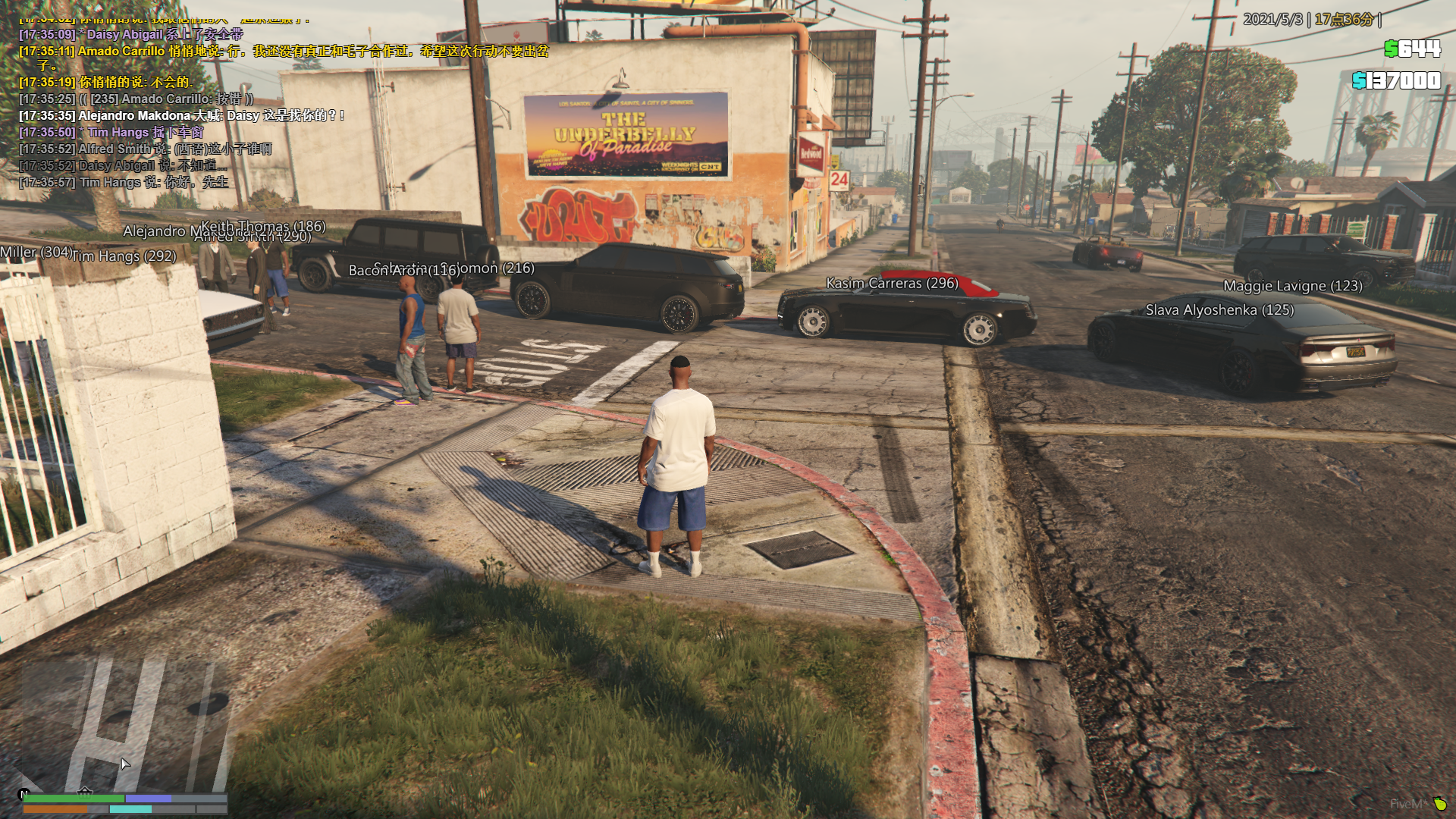Click the minimap in the corner

(x=125, y=724)
